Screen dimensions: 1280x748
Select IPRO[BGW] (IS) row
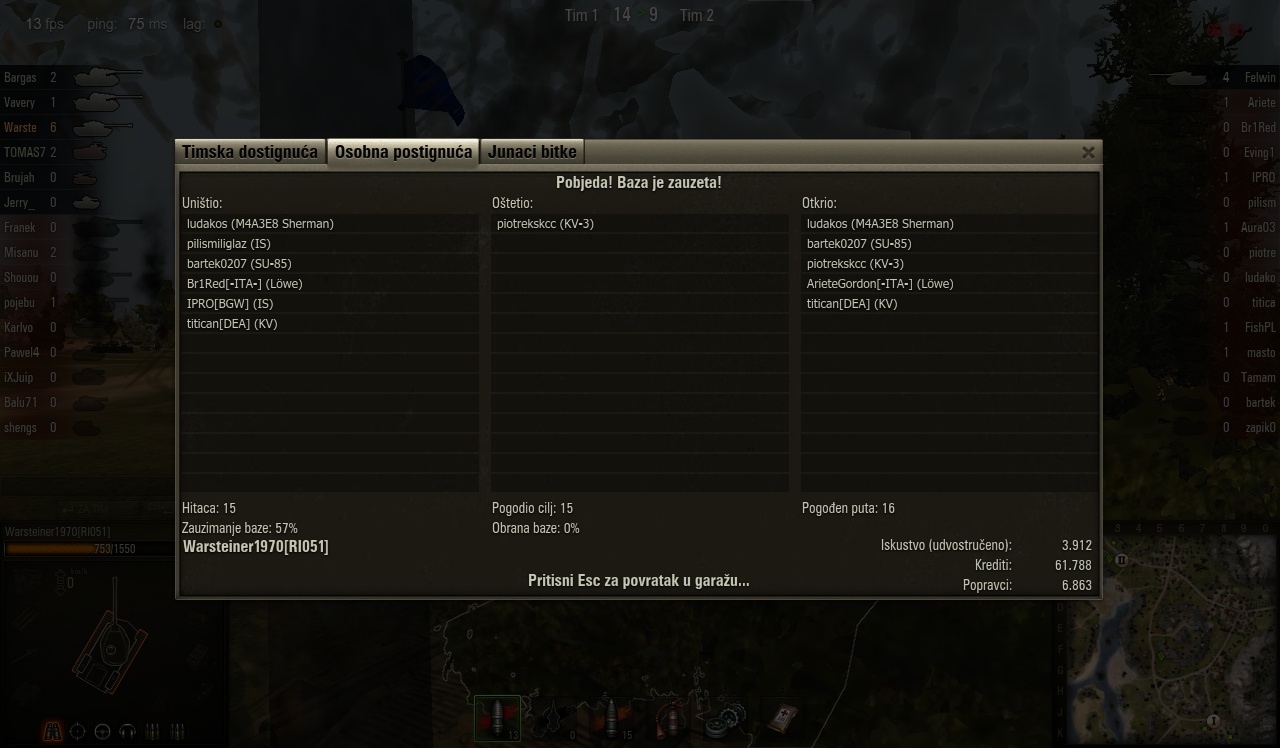230,304
